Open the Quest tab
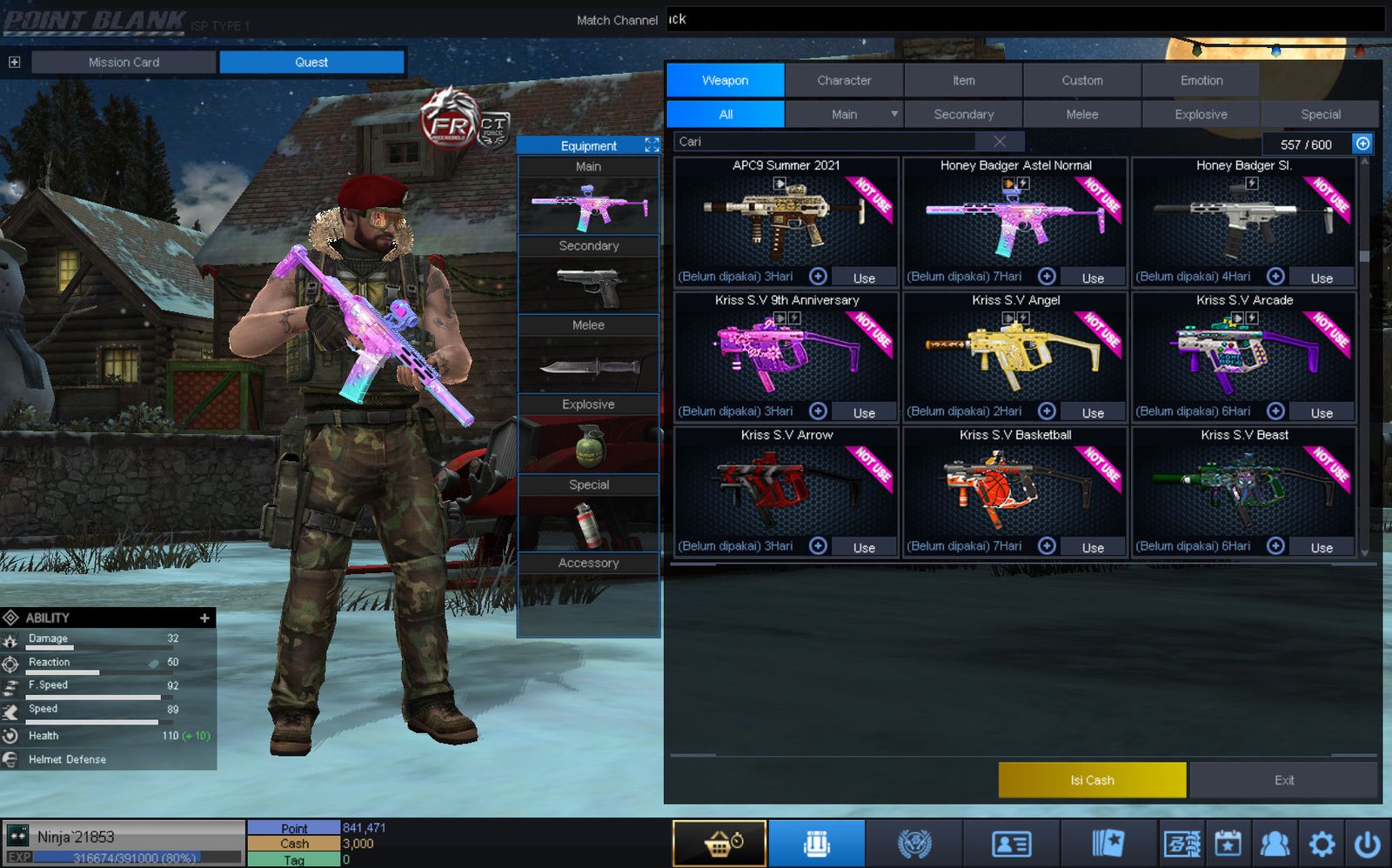This screenshot has width=1392, height=868. 311,62
